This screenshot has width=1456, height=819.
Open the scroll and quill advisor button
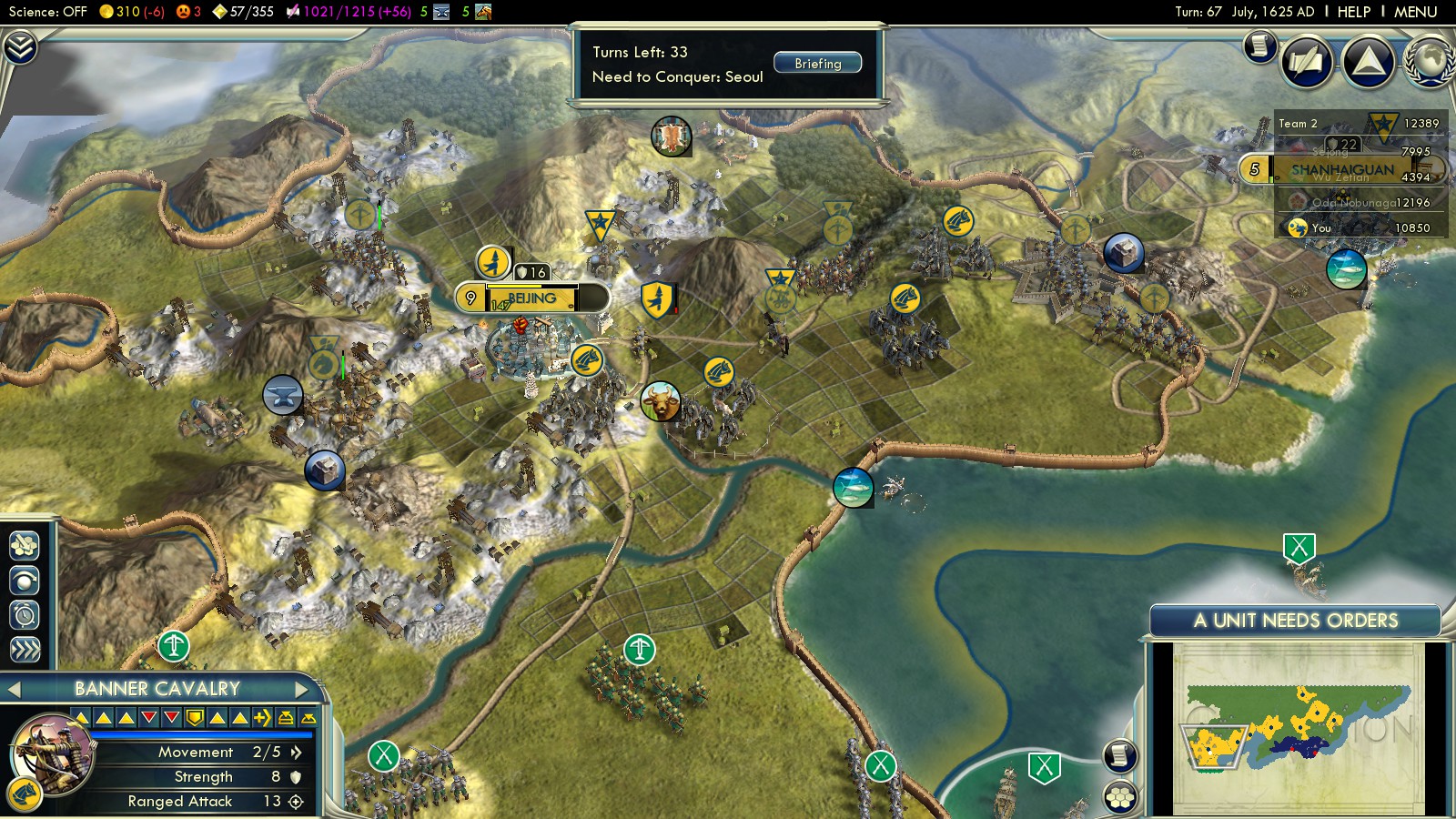coord(1307,61)
